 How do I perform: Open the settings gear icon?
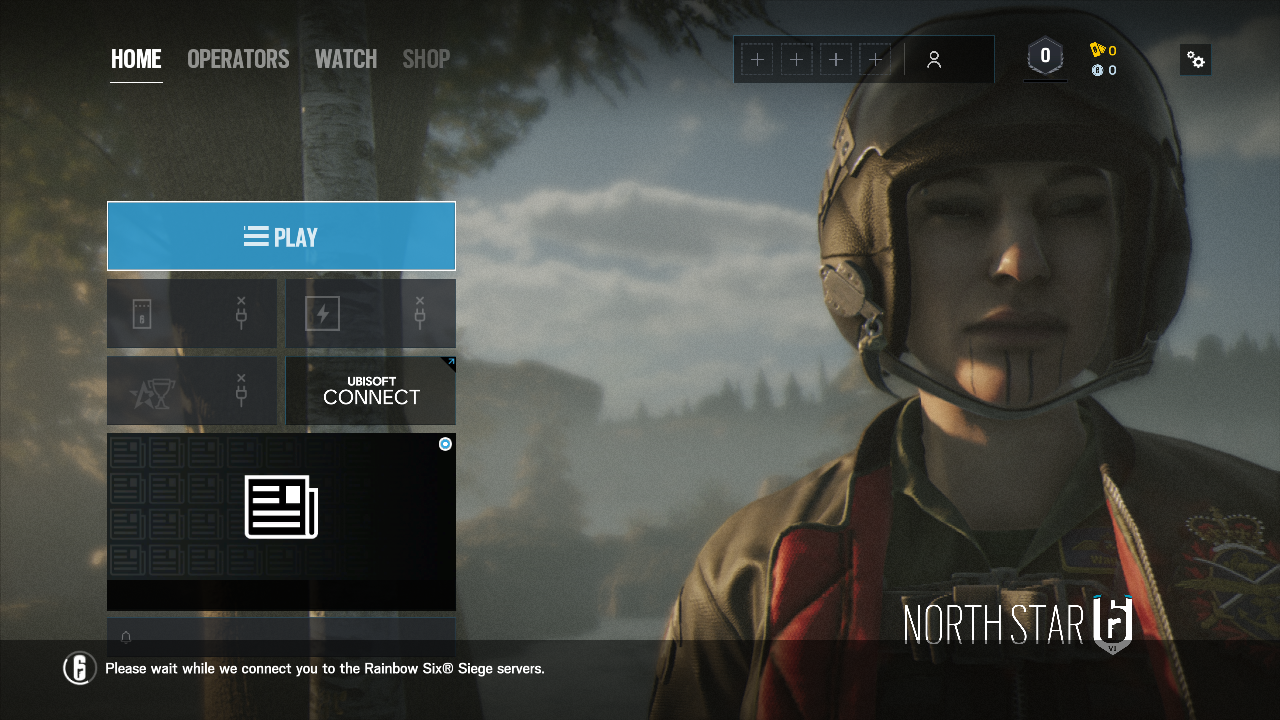tap(1195, 60)
